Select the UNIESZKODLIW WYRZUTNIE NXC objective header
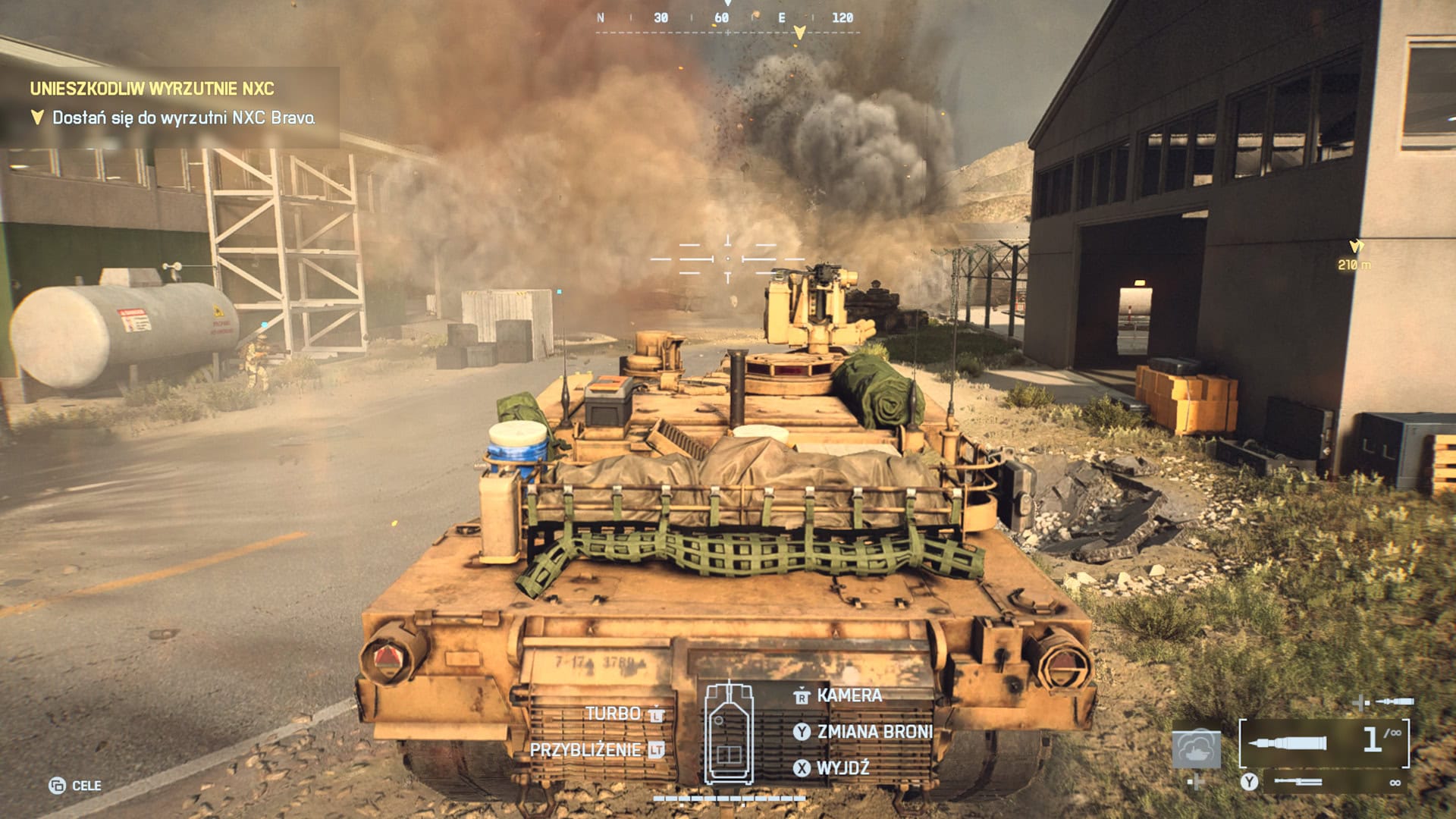This screenshot has width=1456, height=819. pyautogui.click(x=152, y=89)
